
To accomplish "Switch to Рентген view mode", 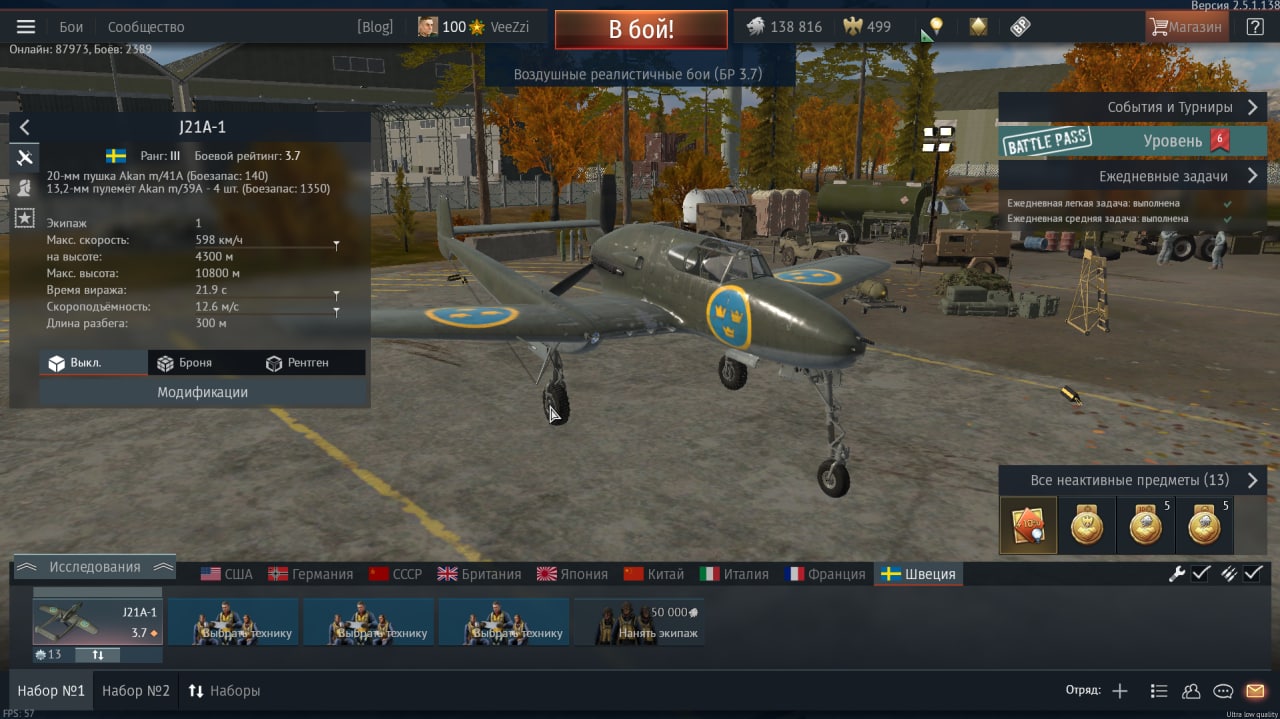I will tap(297, 363).
